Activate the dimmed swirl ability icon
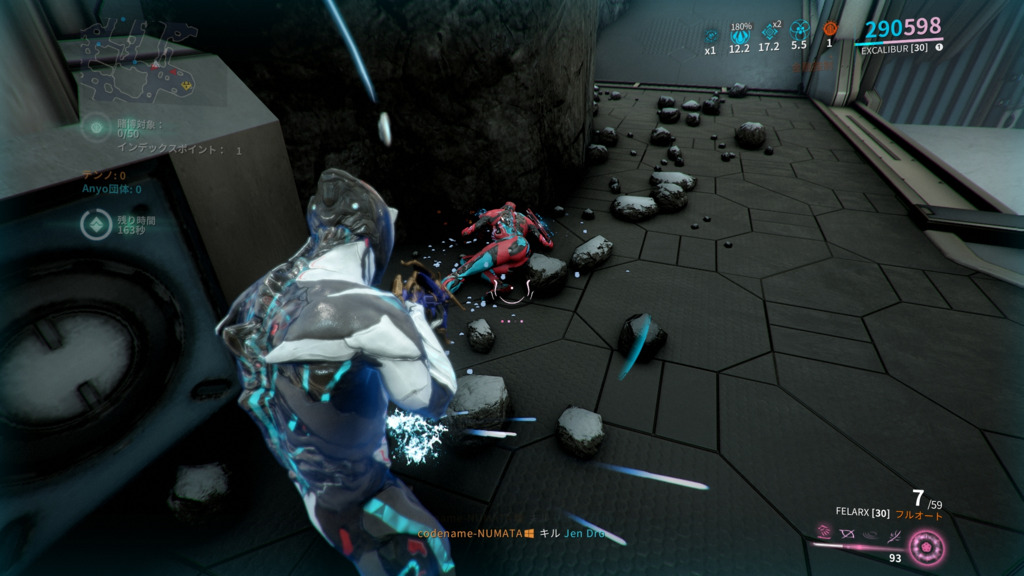Screen dimensions: 1024x576 pos(868,535)
